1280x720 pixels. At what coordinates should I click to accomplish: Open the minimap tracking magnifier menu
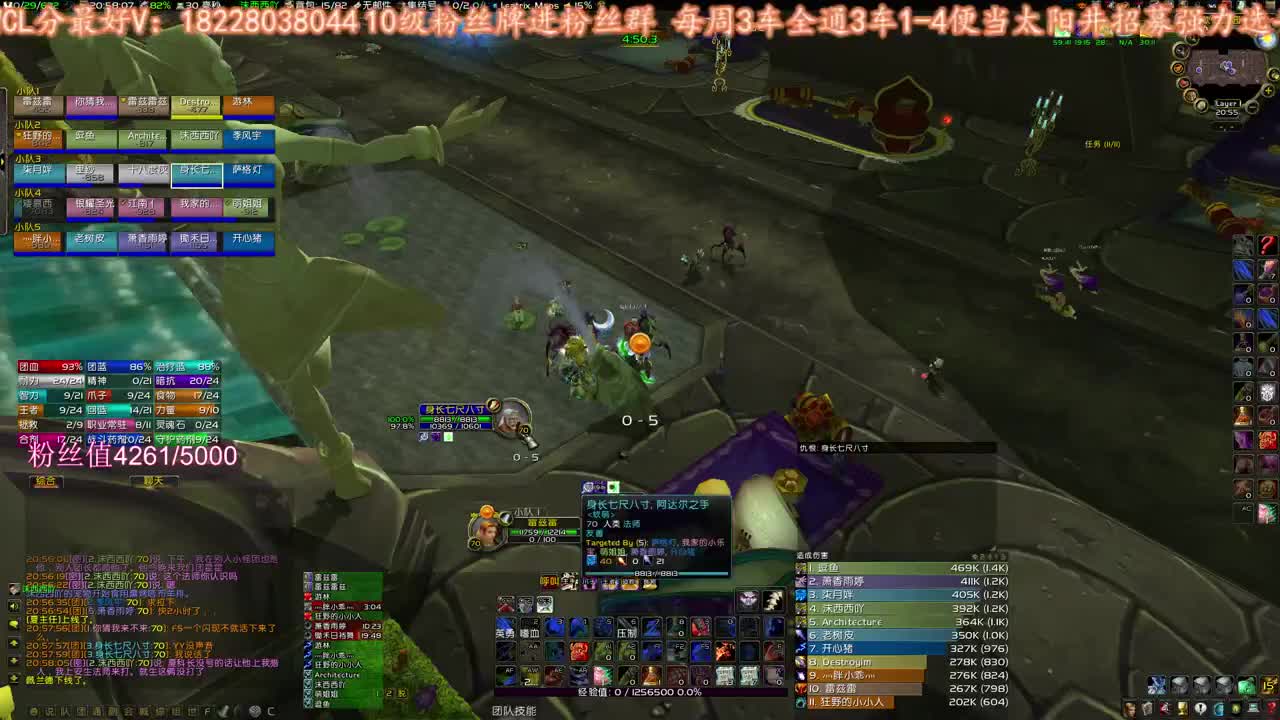(x=1180, y=51)
